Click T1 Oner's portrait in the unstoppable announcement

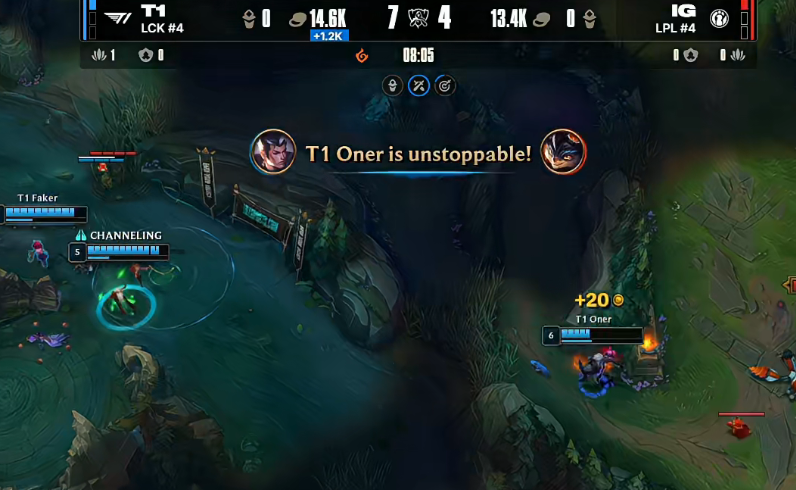coord(273,153)
